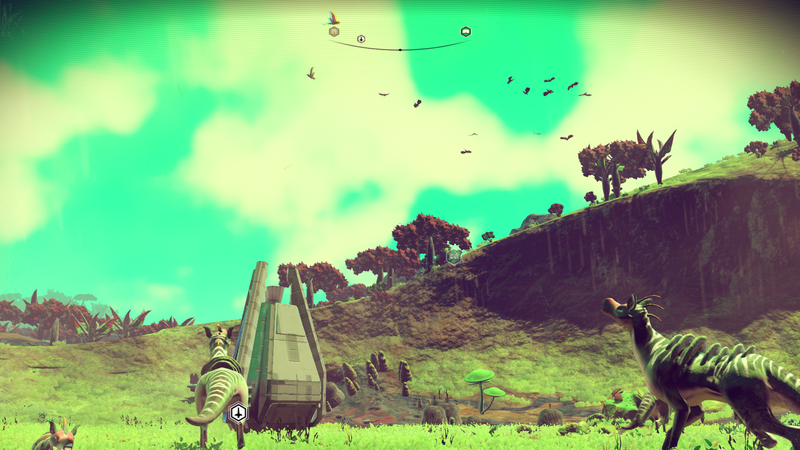The width and height of the screenshot is (800, 450).
Task: Click the white drop pod waypoint marker
Action: pyautogui.click(x=238, y=412)
